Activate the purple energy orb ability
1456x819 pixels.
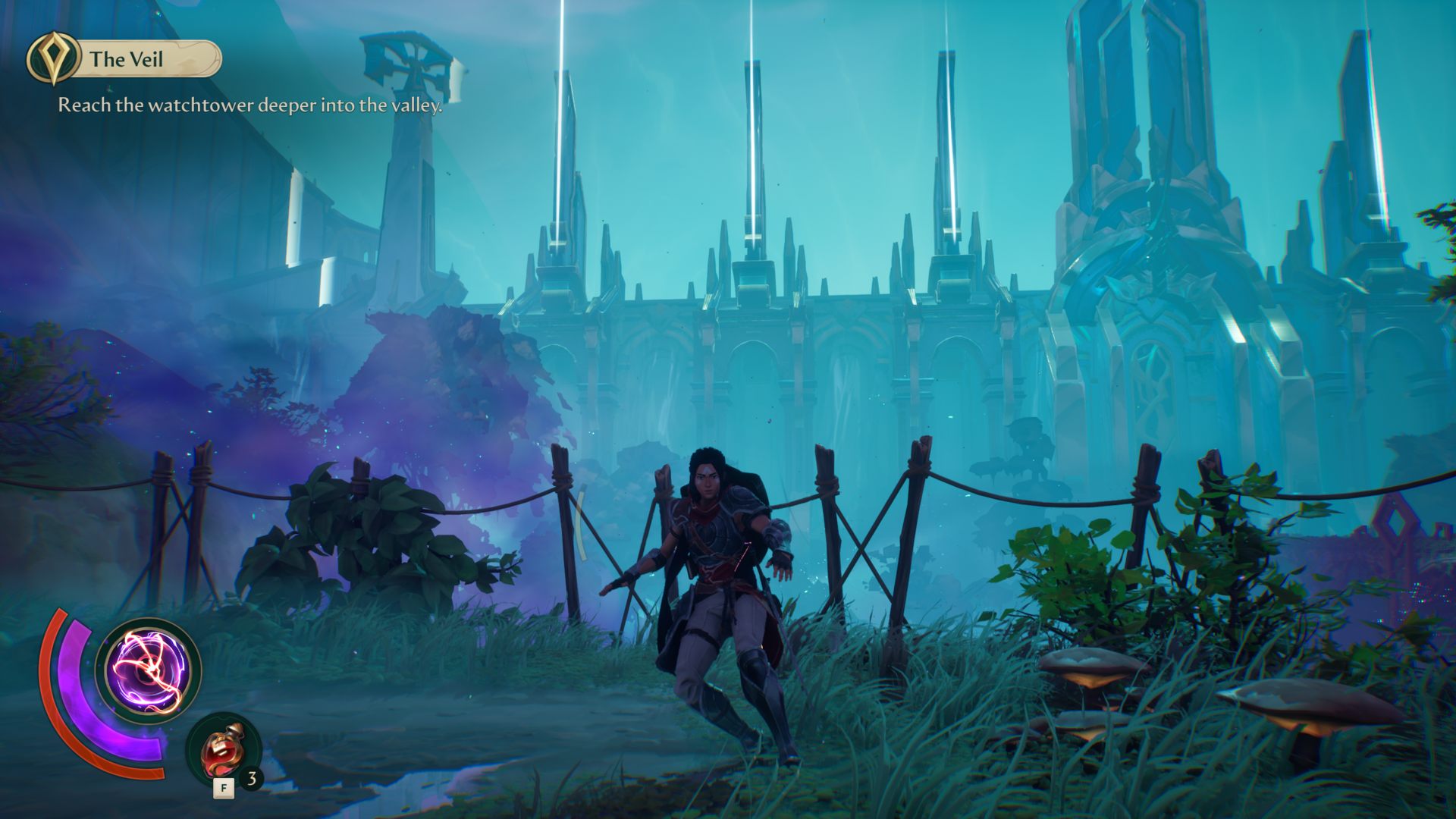click(149, 670)
